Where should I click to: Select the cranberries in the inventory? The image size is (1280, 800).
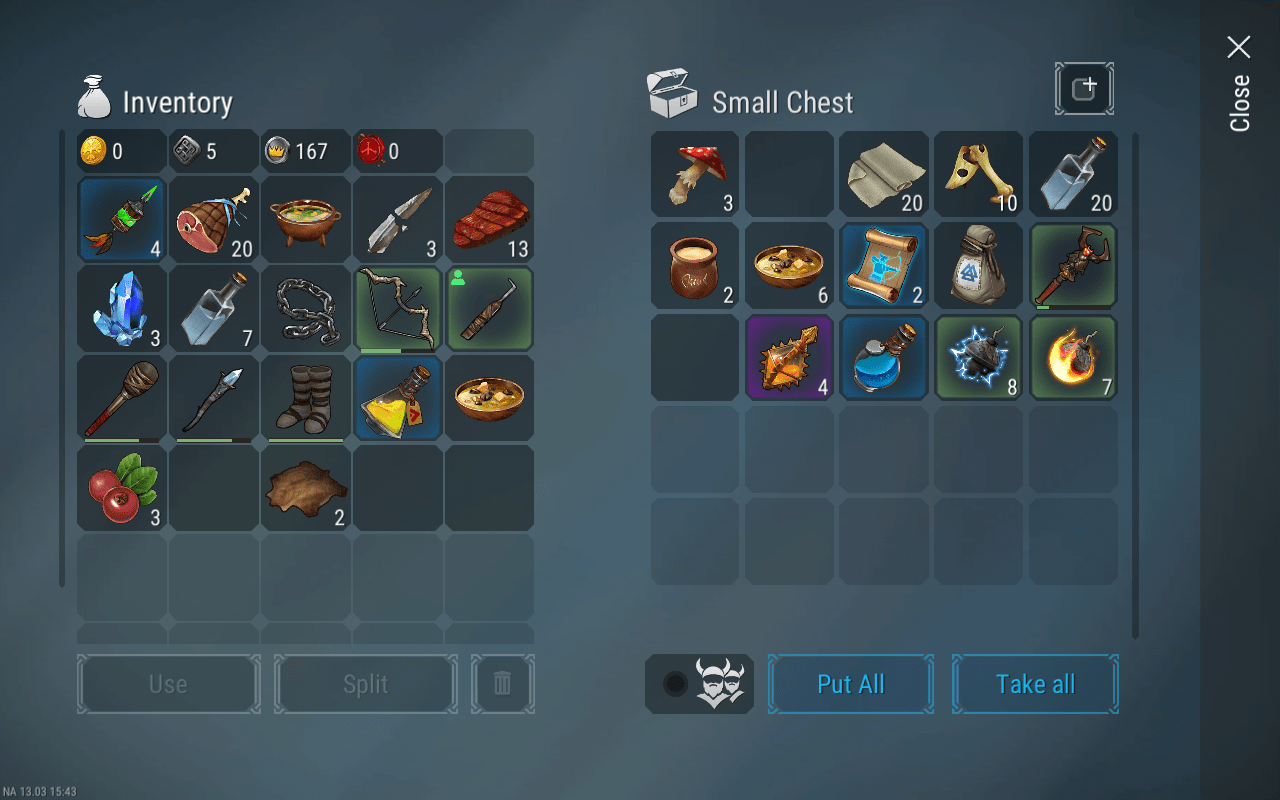tap(121, 487)
